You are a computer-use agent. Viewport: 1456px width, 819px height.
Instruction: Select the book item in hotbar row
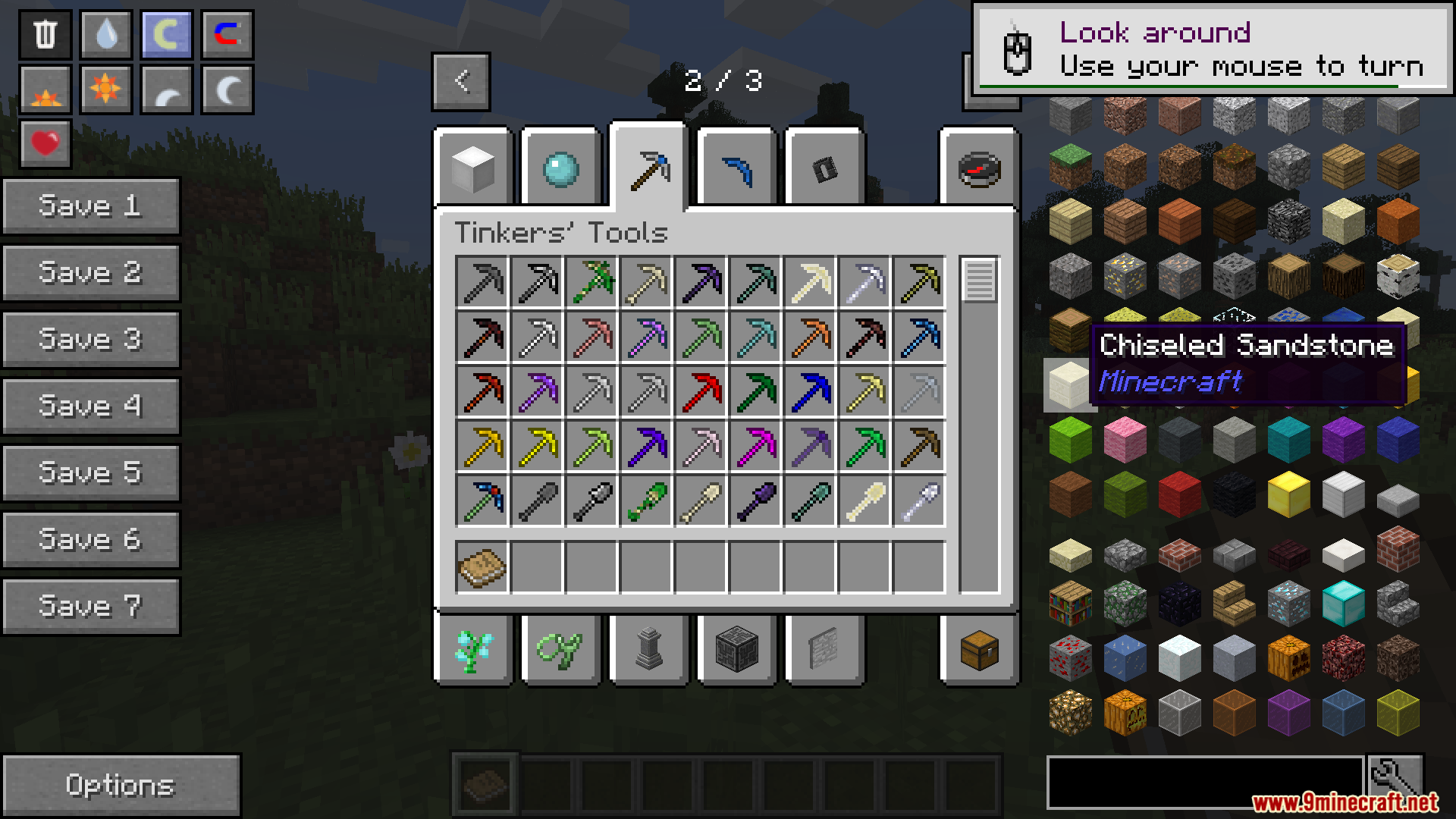pyautogui.click(x=482, y=567)
